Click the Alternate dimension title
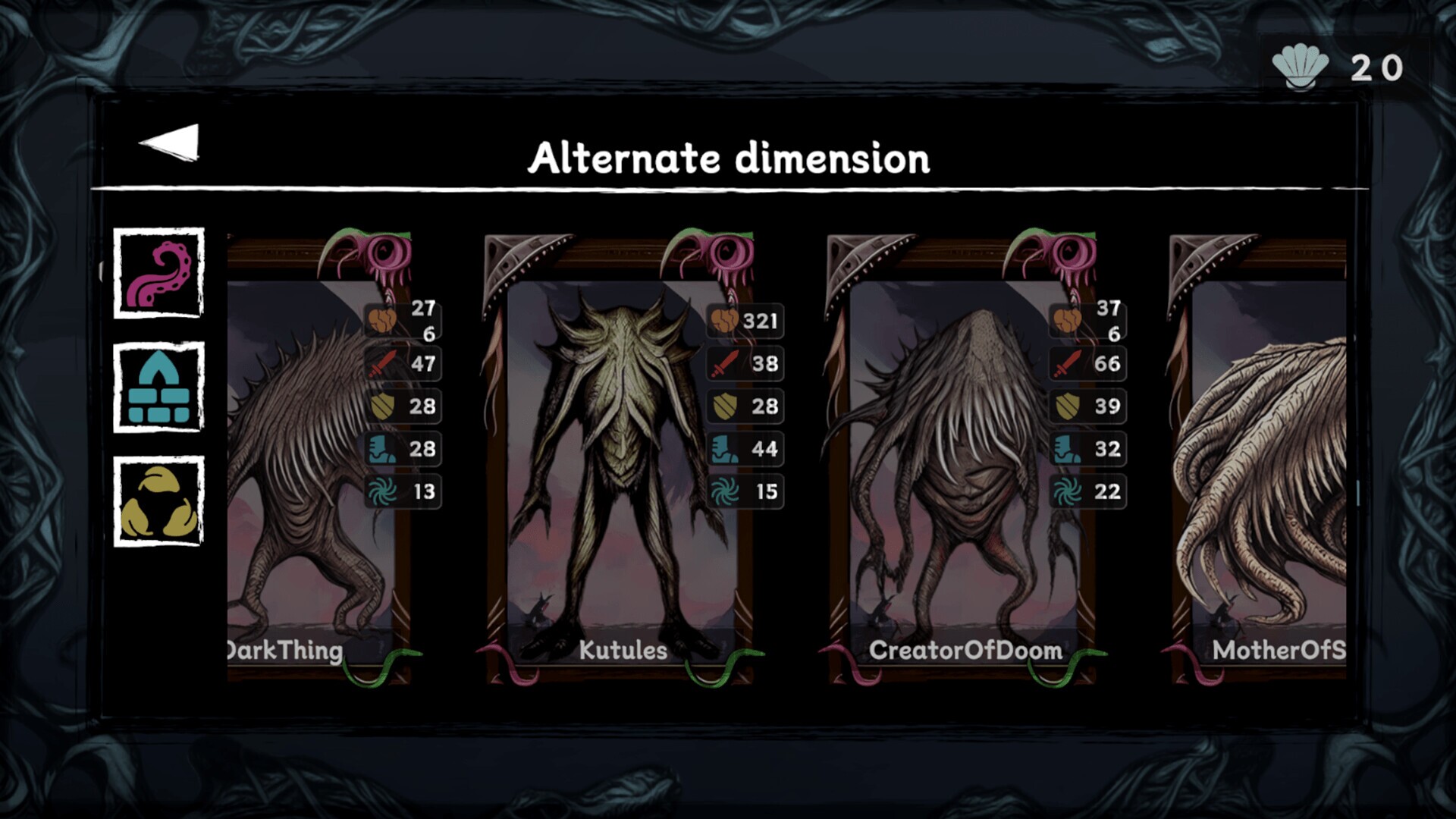Viewport: 1456px width, 819px height. click(730, 158)
